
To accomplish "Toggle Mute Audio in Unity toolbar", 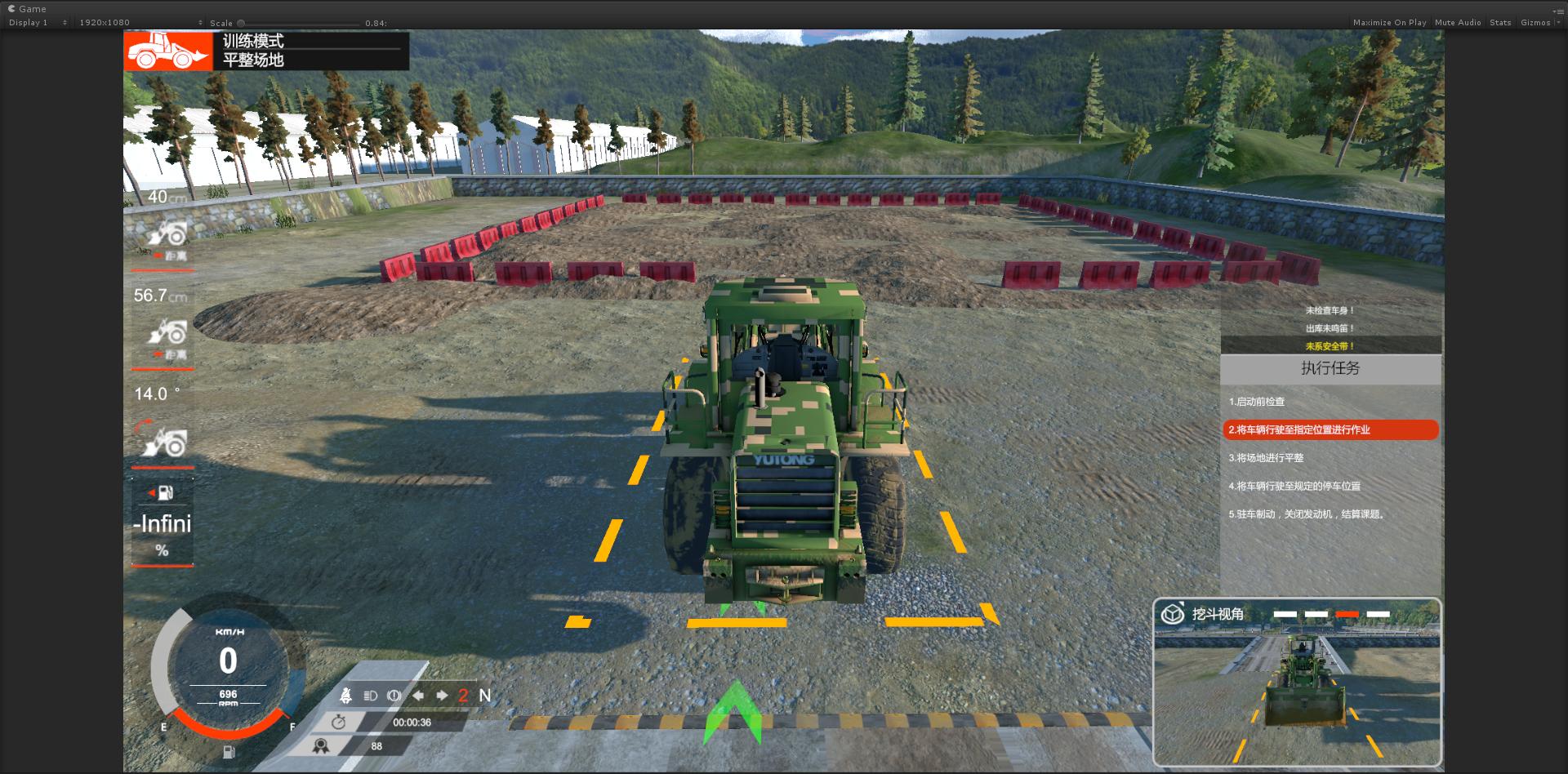I will (1458, 23).
